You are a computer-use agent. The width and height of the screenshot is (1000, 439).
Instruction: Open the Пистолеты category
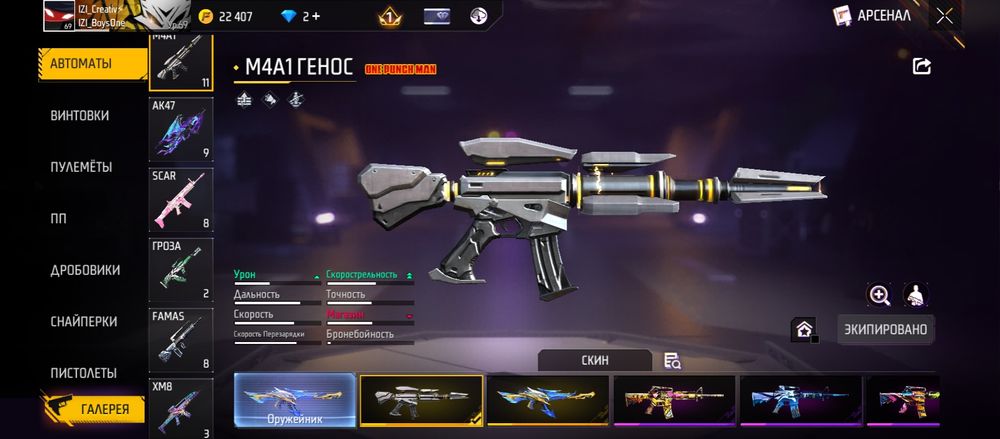click(x=84, y=373)
